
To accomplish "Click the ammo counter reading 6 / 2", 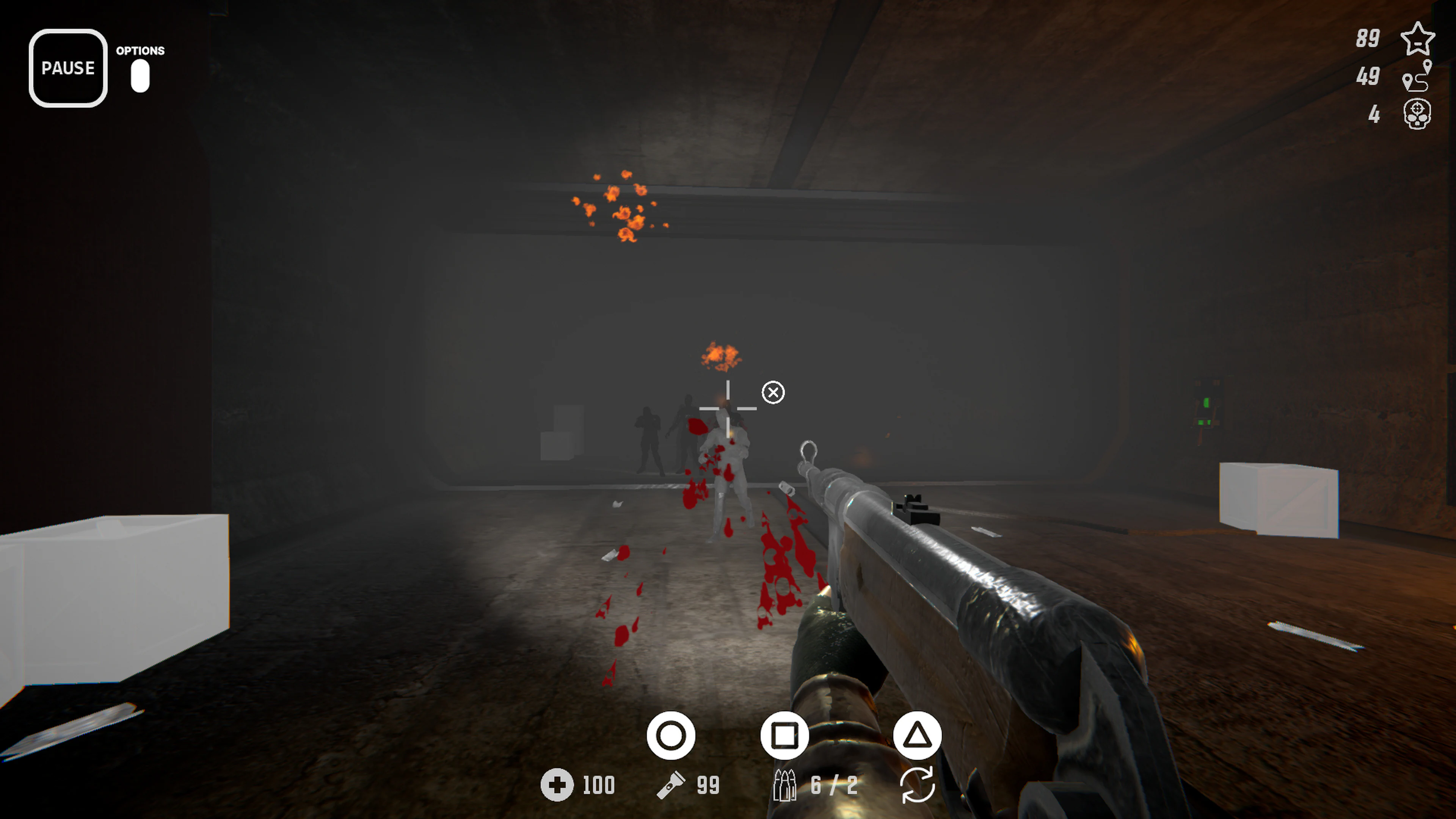I will 834,785.
